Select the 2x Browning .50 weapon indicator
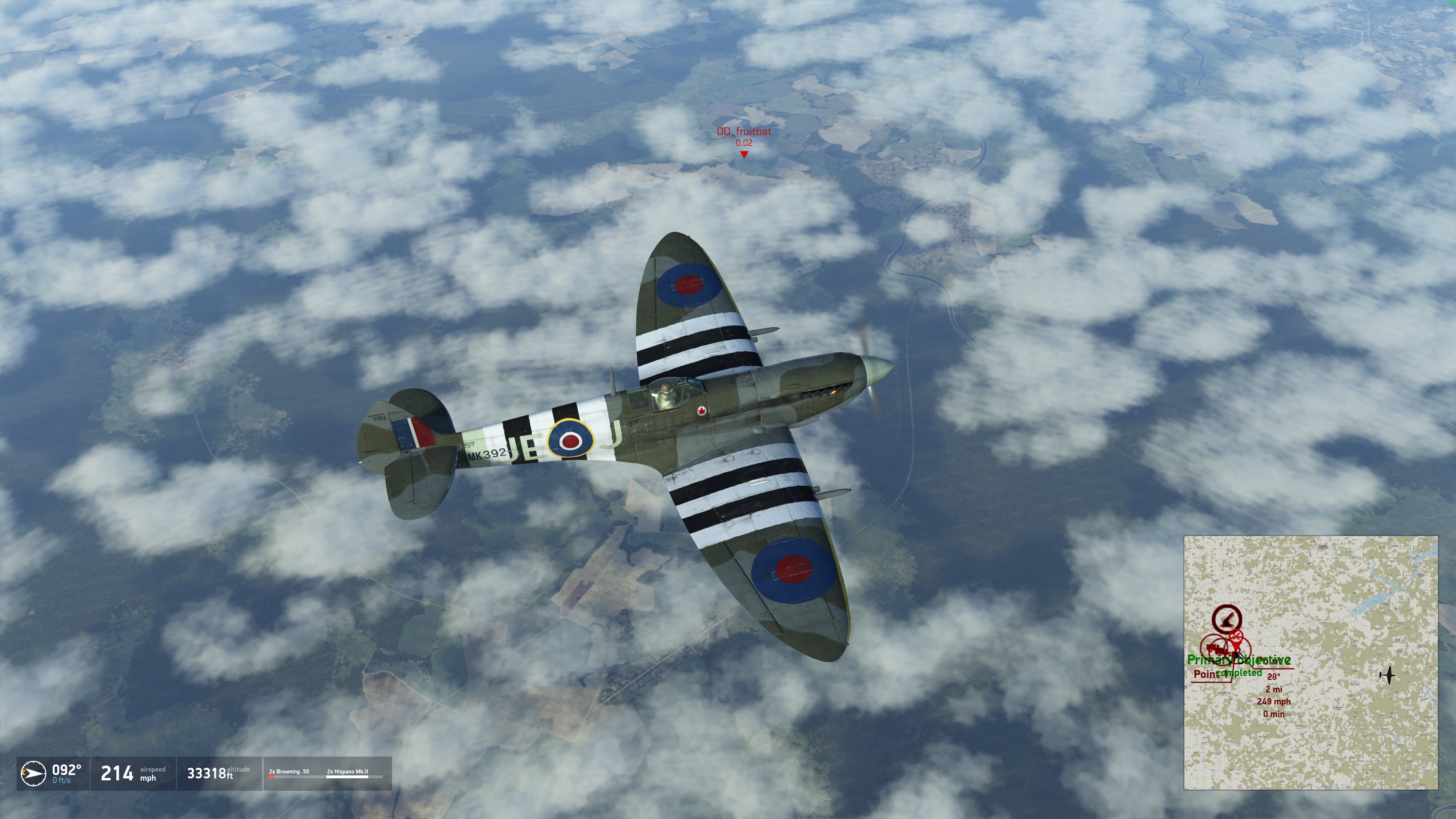 click(289, 773)
